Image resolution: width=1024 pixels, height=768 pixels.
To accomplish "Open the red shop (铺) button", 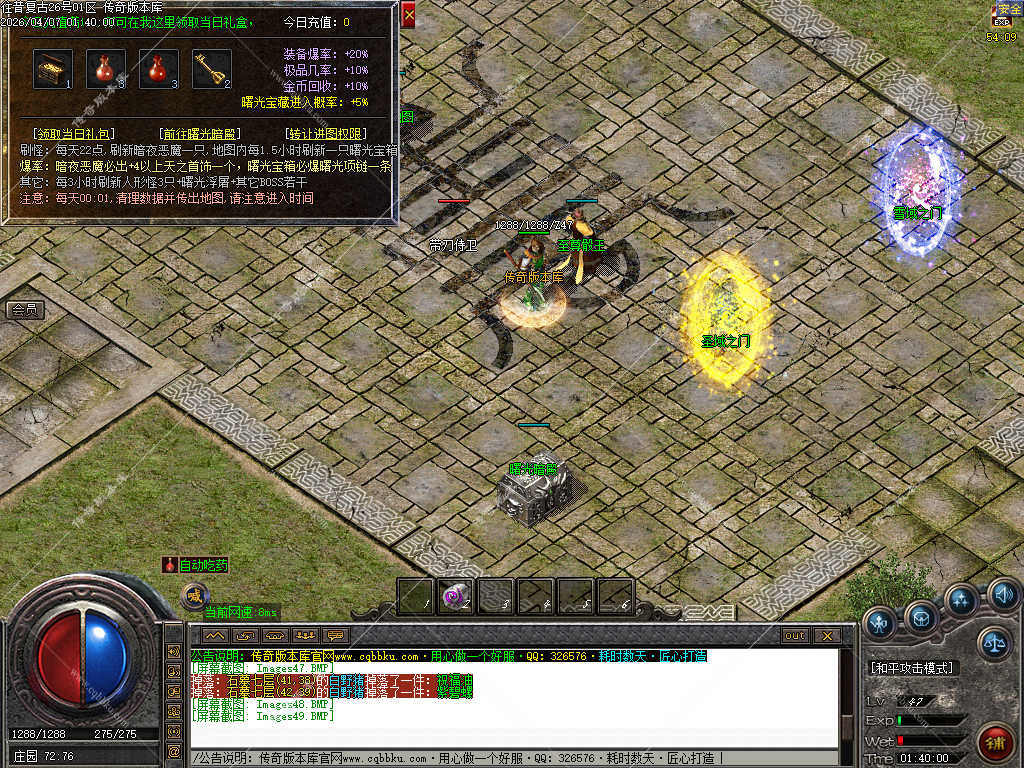I will click(x=997, y=743).
